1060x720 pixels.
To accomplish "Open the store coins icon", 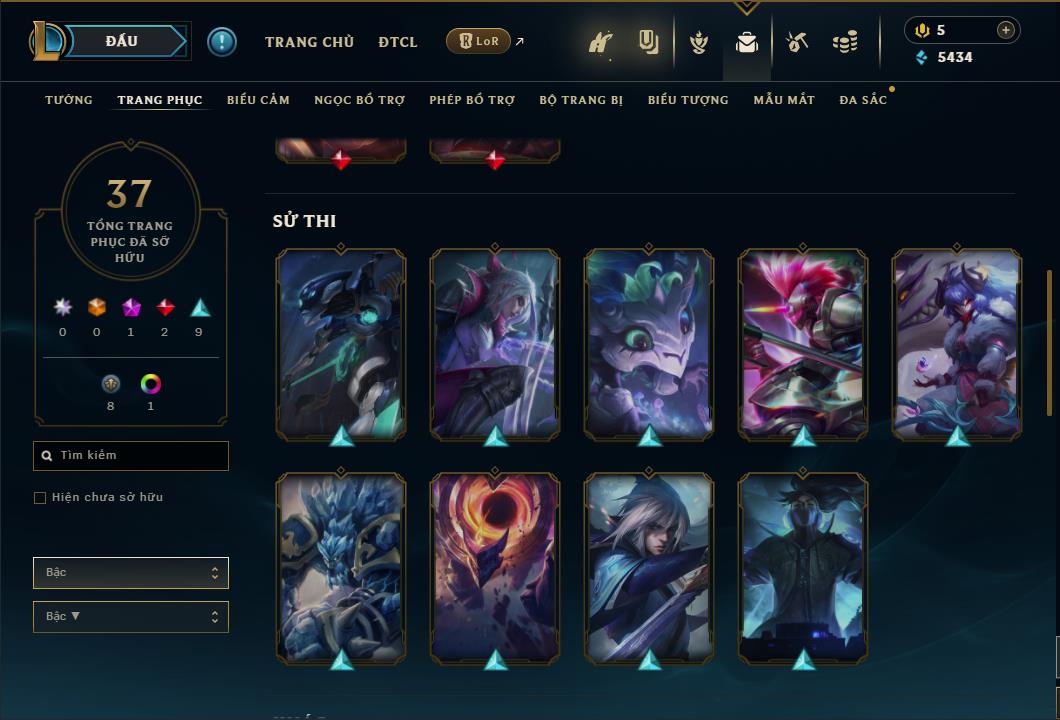I will pos(845,42).
